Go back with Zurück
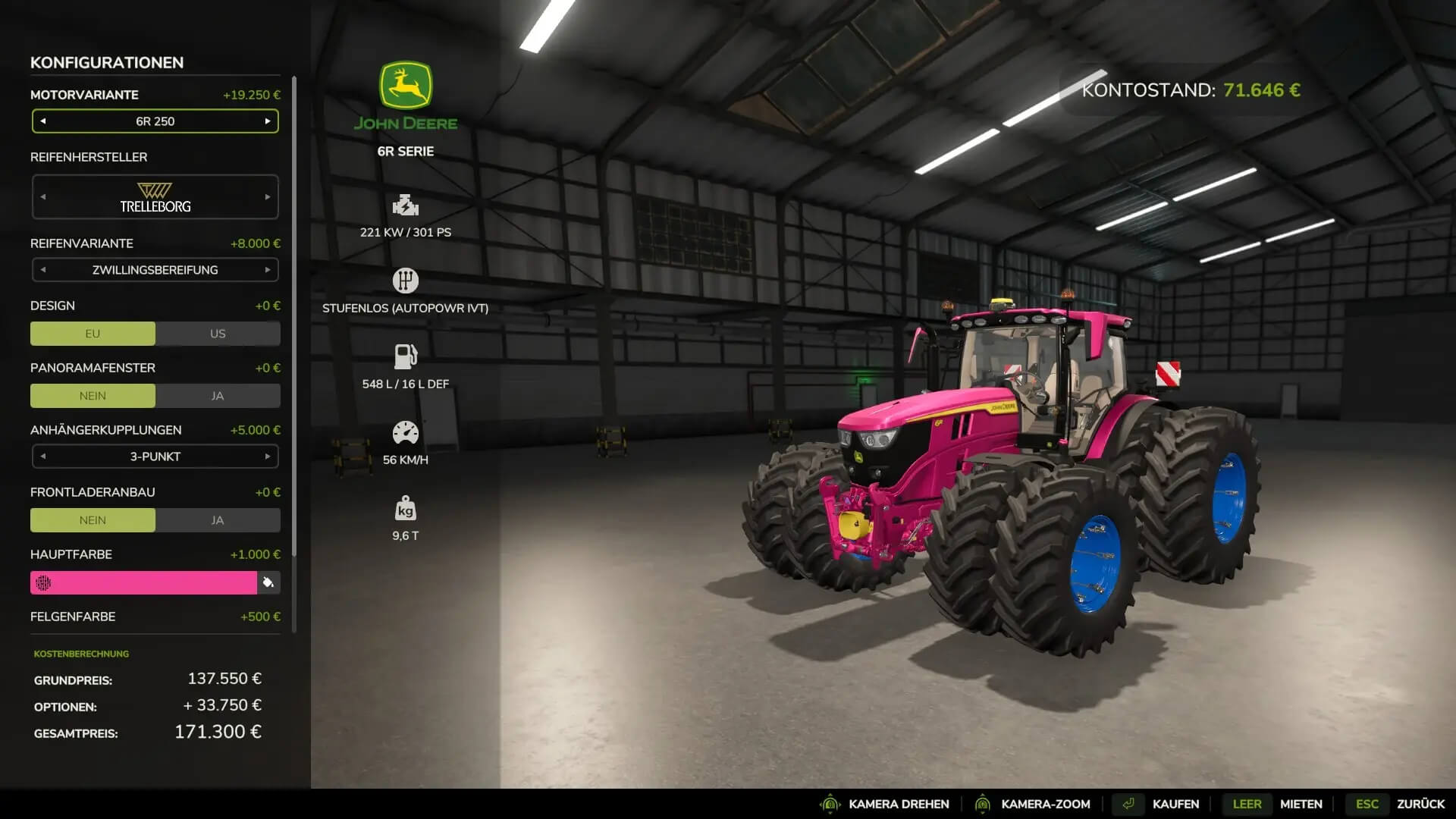The height and width of the screenshot is (819, 1456). pos(1420,804)
